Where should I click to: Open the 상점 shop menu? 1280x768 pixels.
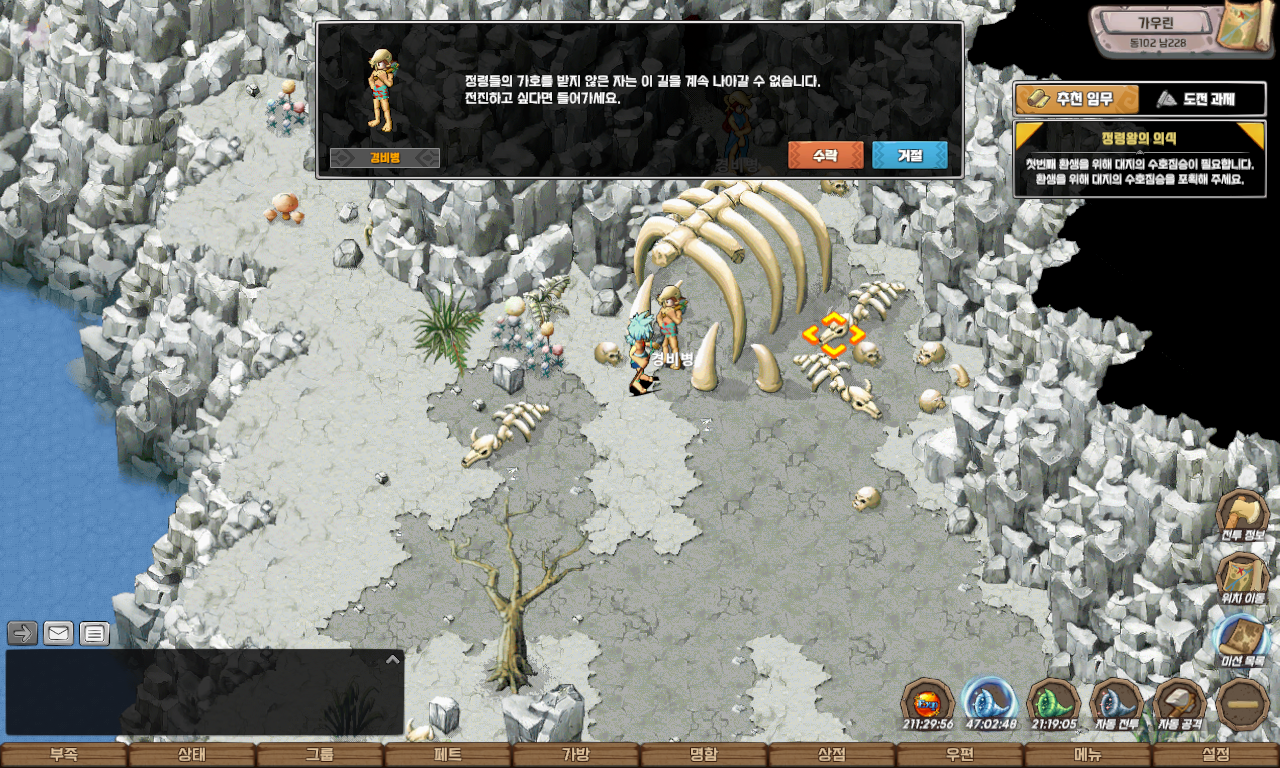pyautogui.click(x=832, y=755)
